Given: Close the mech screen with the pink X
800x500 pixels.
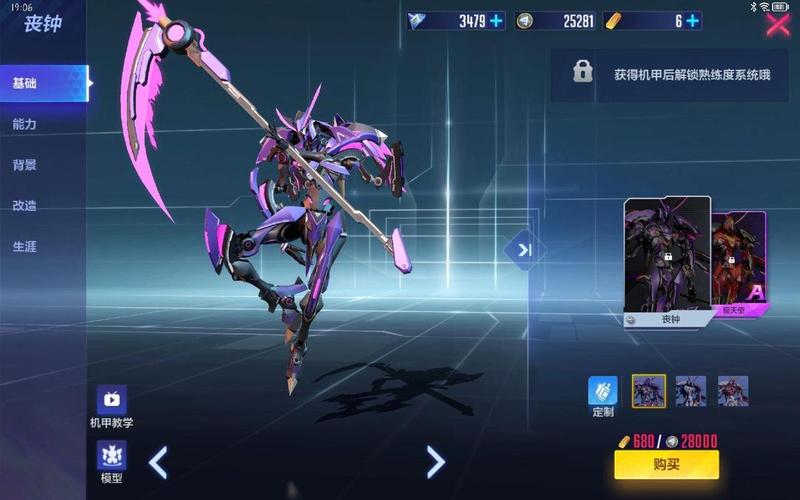Looking at the screenshot, I should (777, 24).
